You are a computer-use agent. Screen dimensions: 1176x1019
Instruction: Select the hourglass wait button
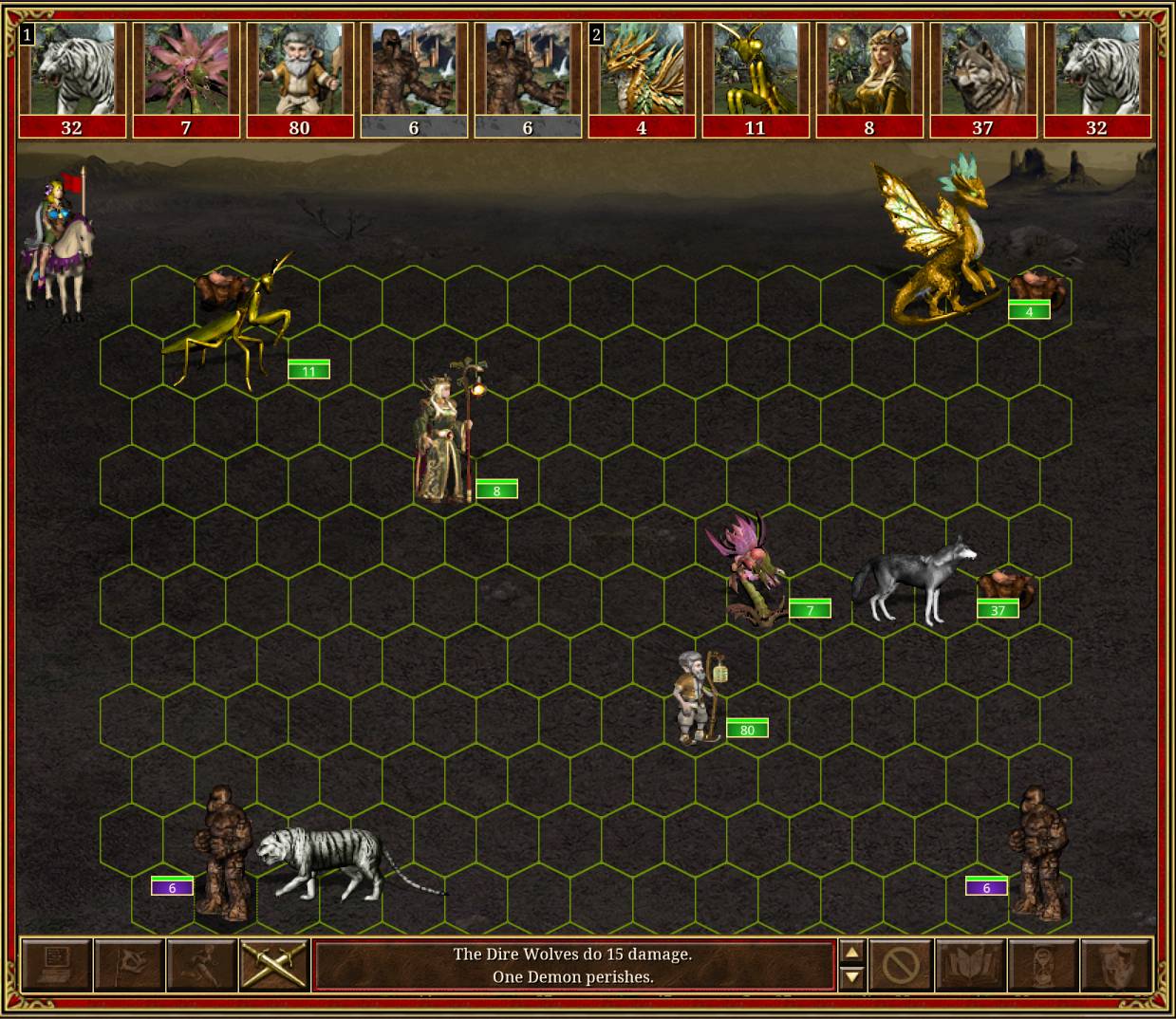coord(1042,965)
